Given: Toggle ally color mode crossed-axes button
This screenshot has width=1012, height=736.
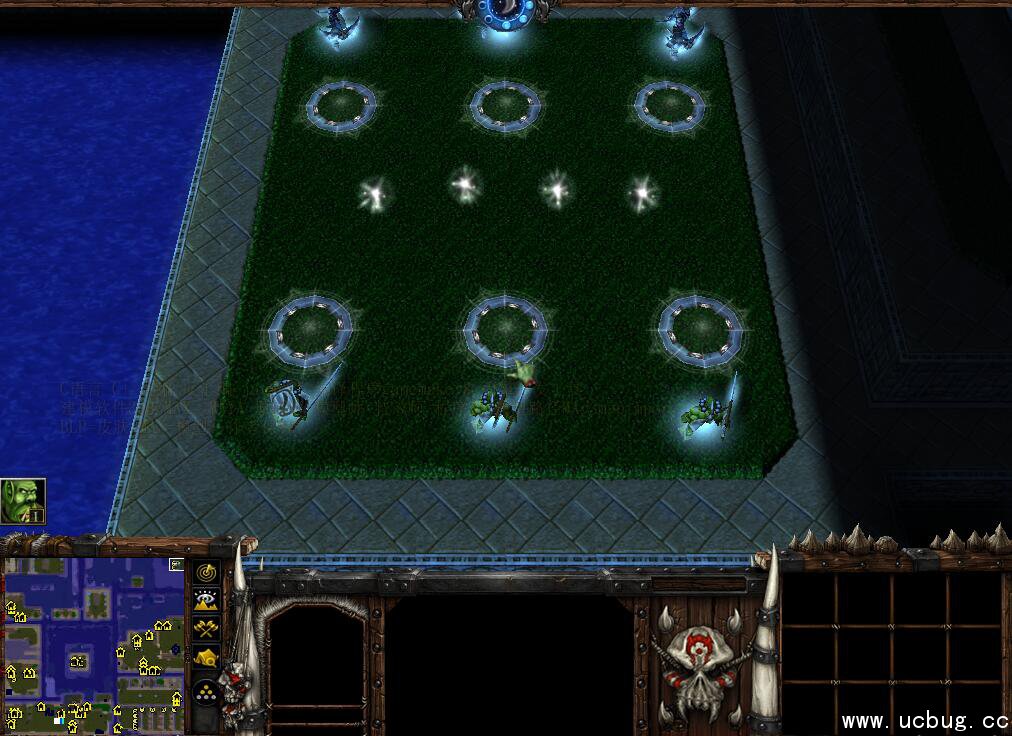Looking at the screenshot, I should pyautogui.click(x=207, y=629).
